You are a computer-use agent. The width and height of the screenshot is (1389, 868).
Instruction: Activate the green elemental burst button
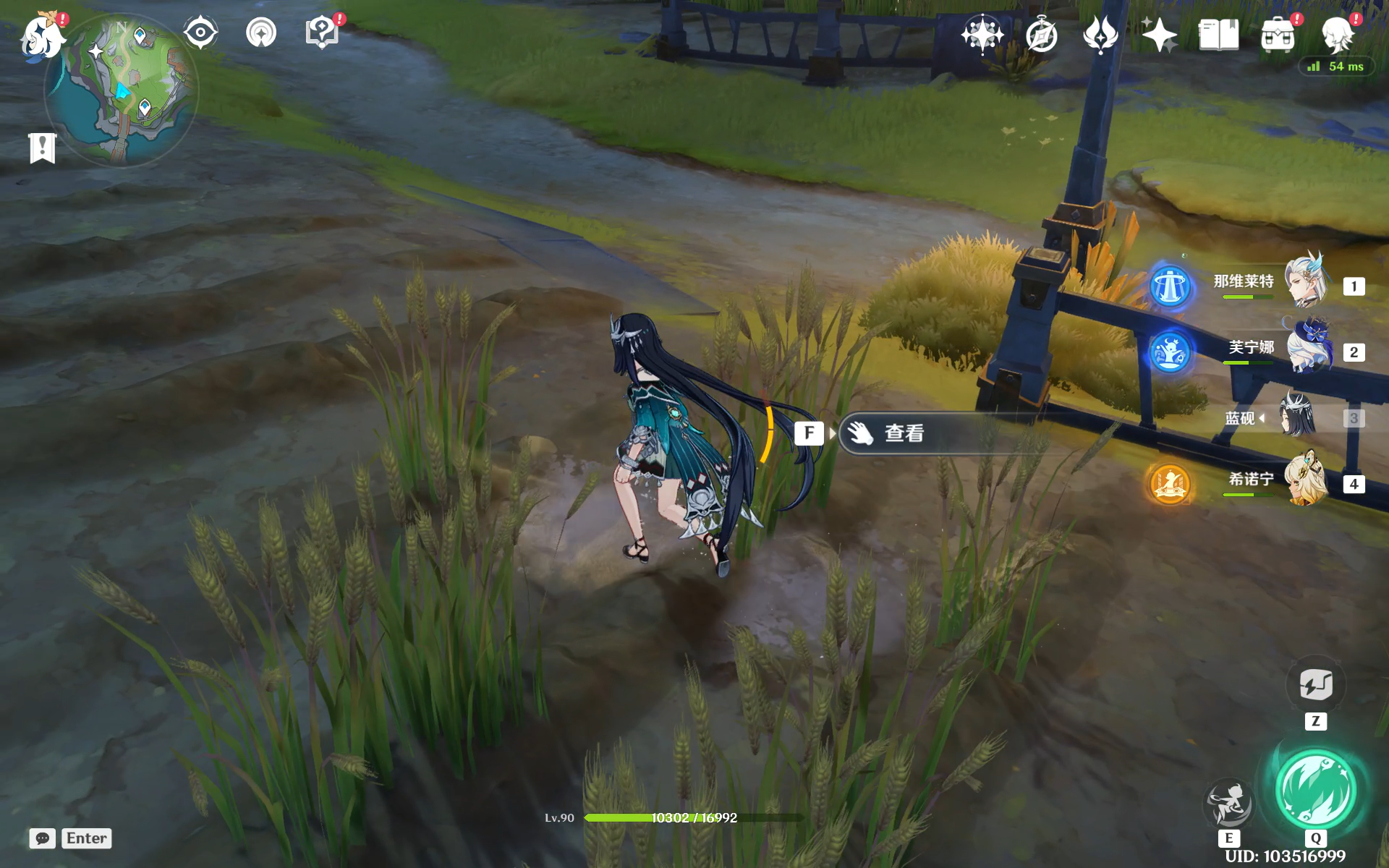point(1315,789)
